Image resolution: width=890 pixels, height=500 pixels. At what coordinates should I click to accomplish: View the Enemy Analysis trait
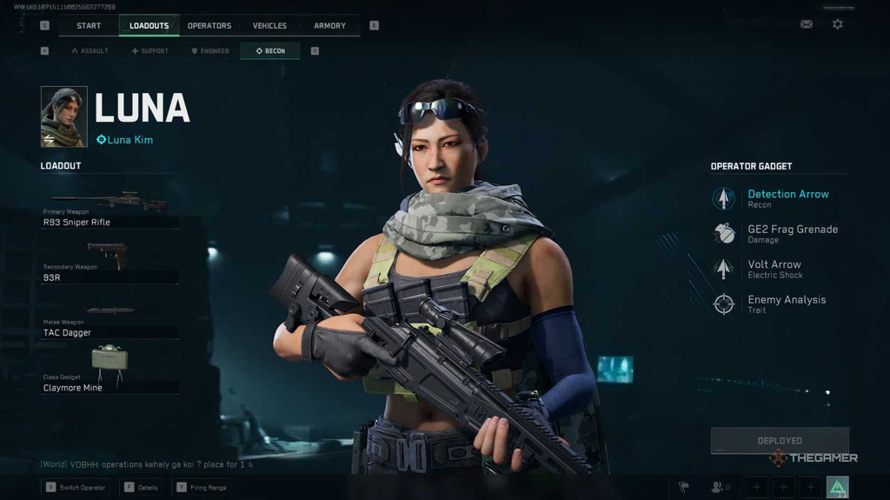point(786,303)
